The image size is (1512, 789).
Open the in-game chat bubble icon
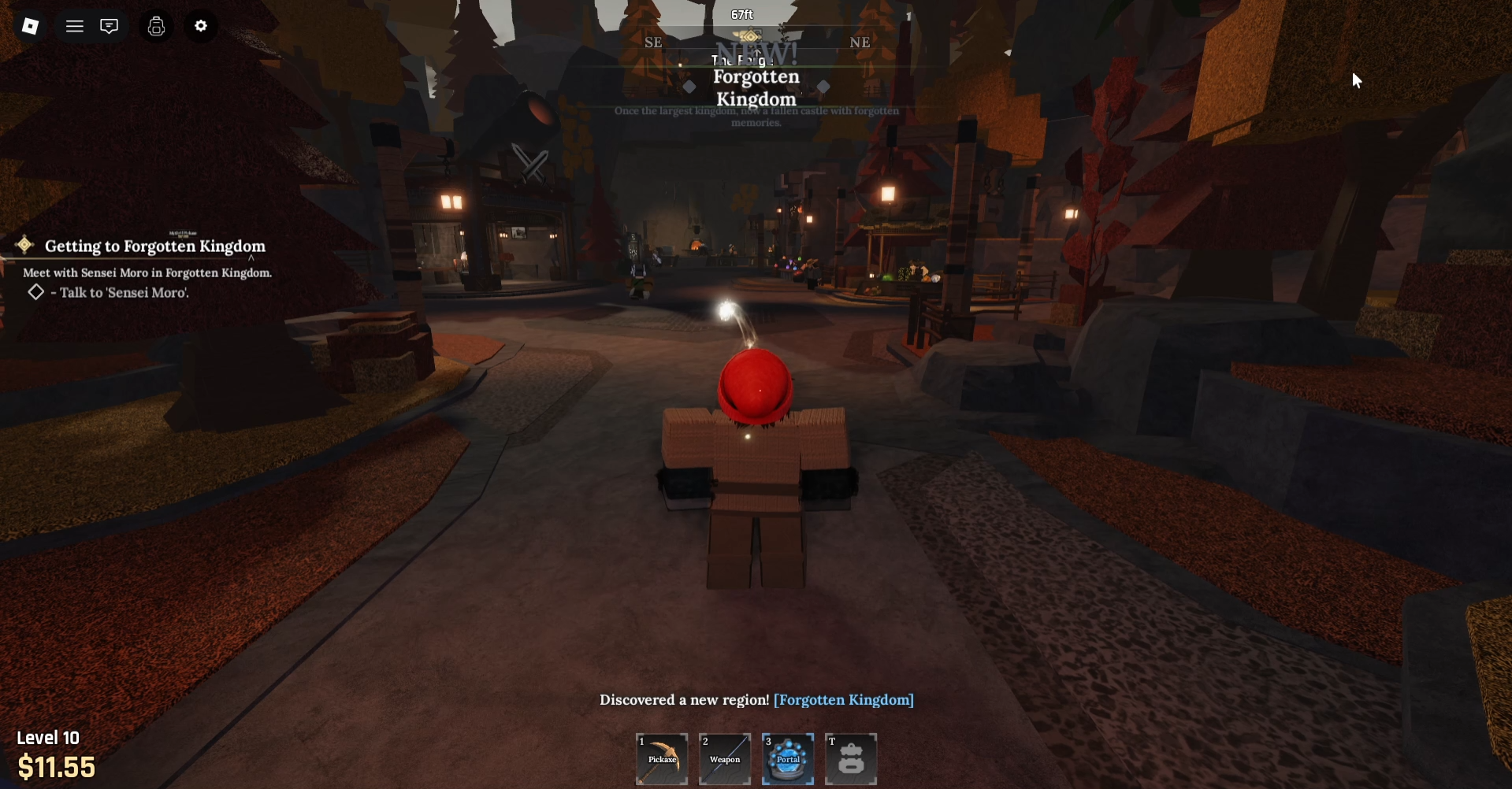[109, 26]
